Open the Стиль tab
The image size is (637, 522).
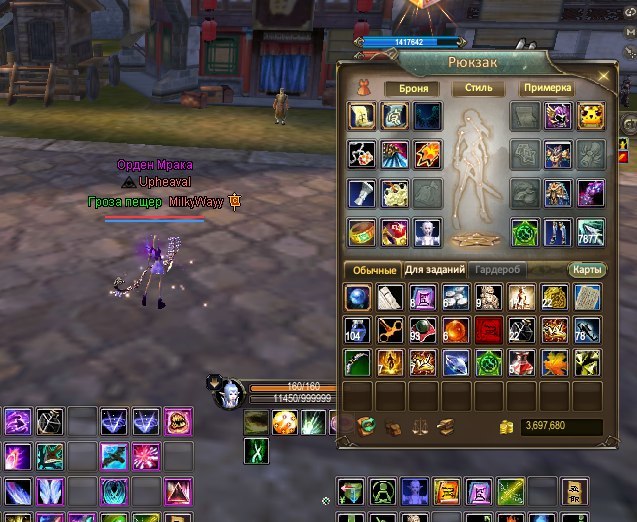[478, 88]
